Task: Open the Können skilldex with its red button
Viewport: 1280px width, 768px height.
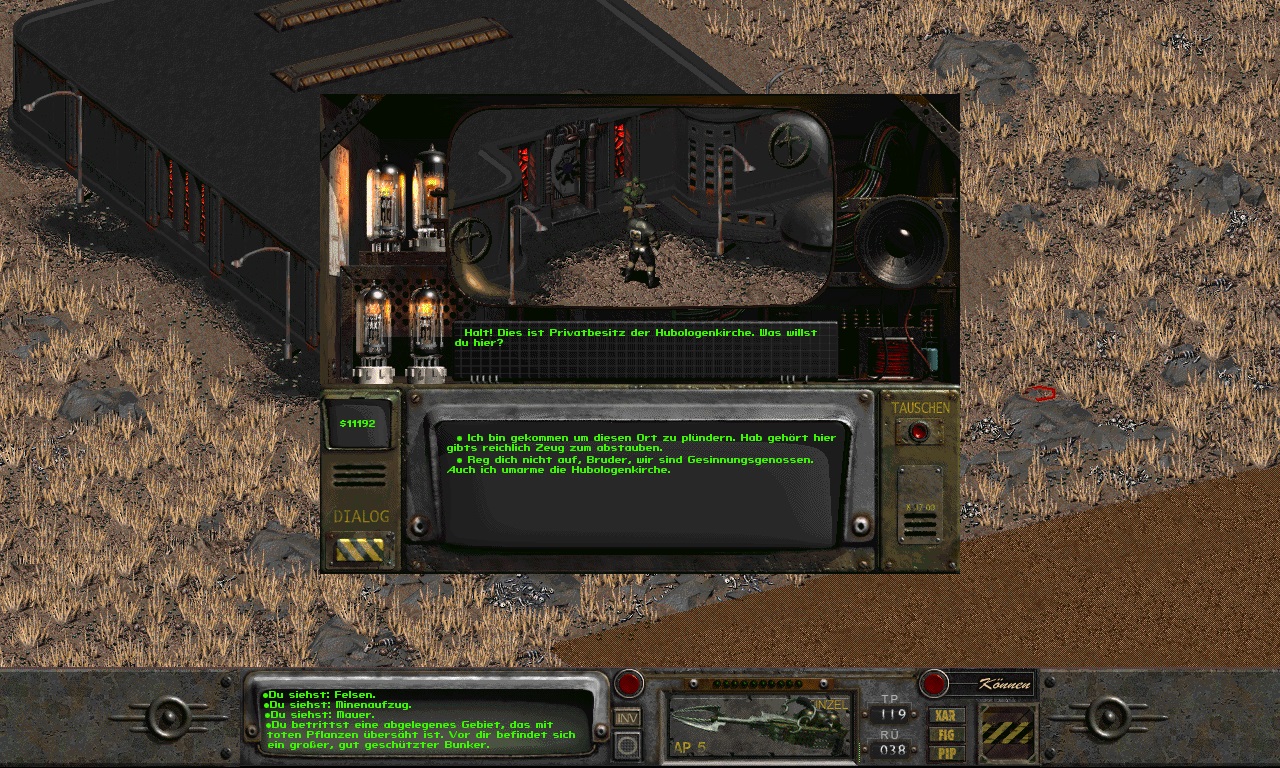Action: [x=934, y=684]
